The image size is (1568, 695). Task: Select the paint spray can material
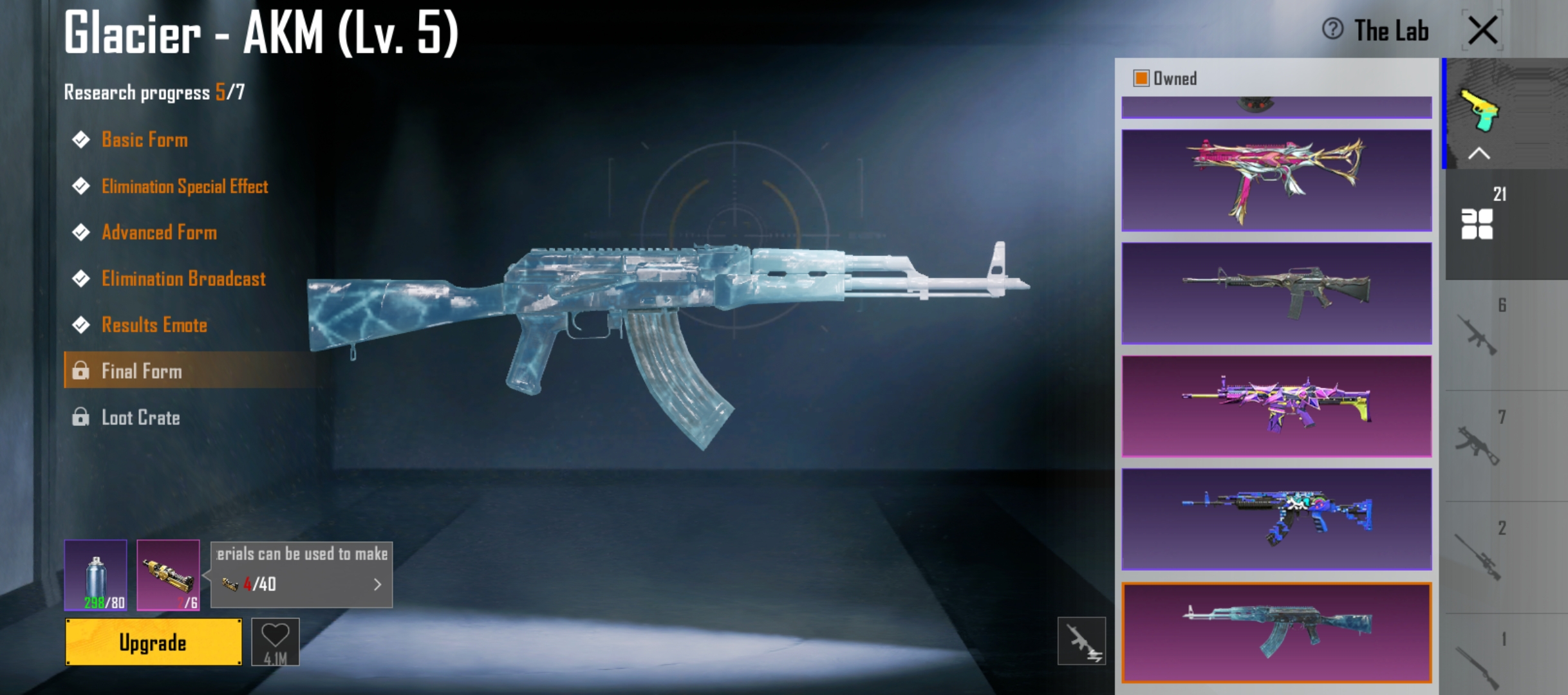click(95, 575)
